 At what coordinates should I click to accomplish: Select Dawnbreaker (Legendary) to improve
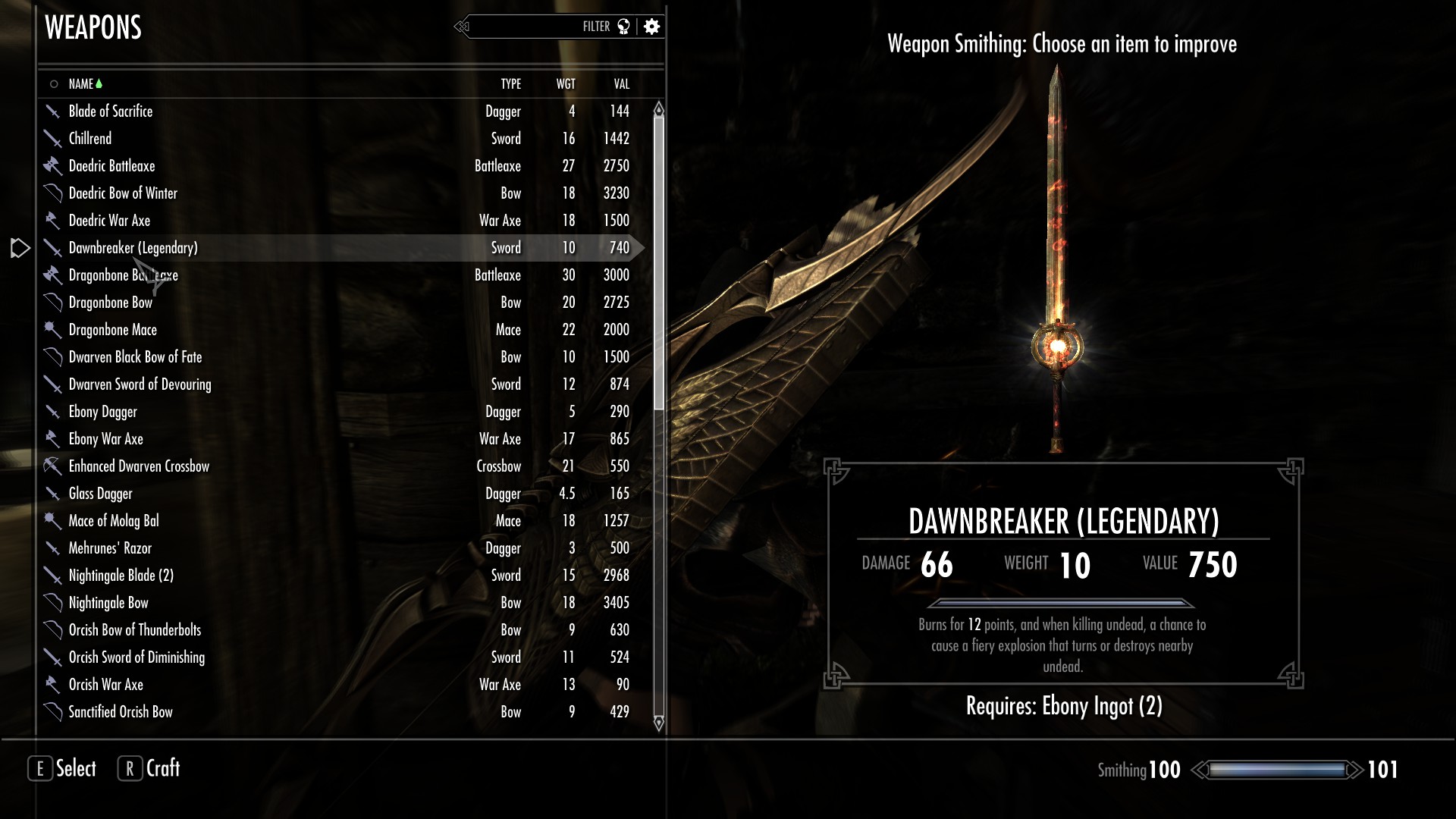[x=133, y=248]
